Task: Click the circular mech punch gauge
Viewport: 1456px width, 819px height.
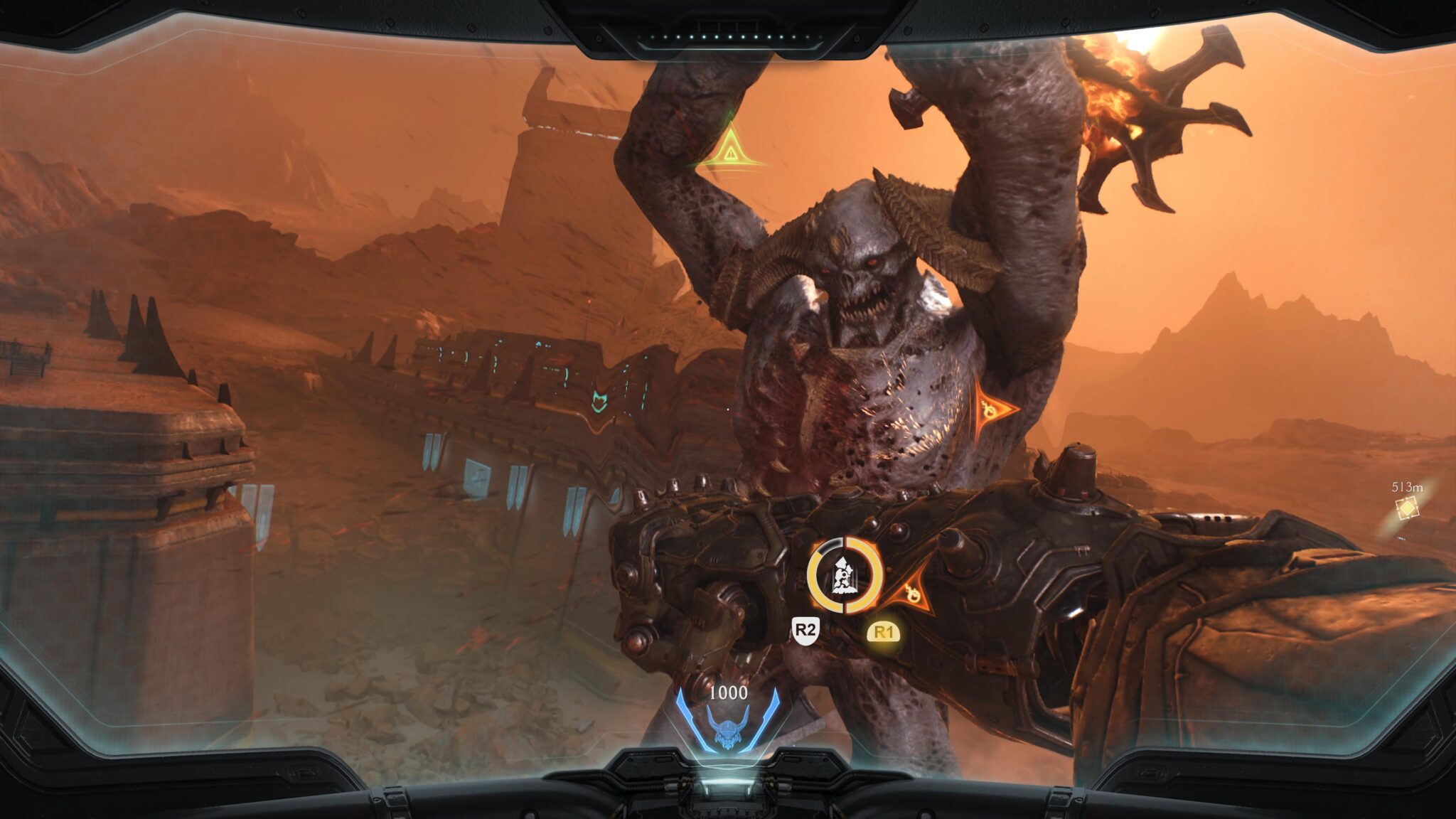Action: (845, 575)
